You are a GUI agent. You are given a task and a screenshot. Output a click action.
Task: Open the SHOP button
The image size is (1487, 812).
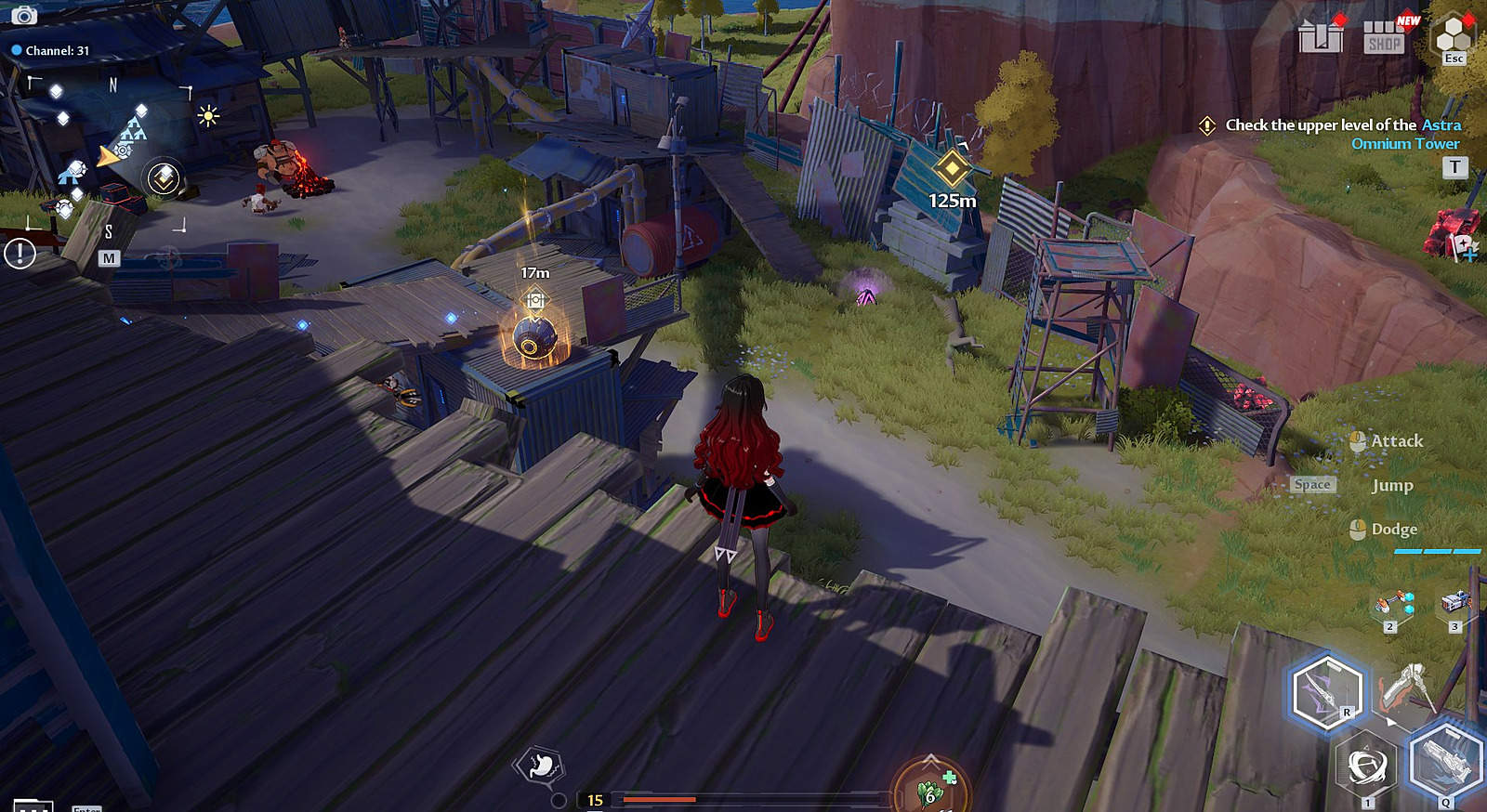click(x=1385, y=37)
